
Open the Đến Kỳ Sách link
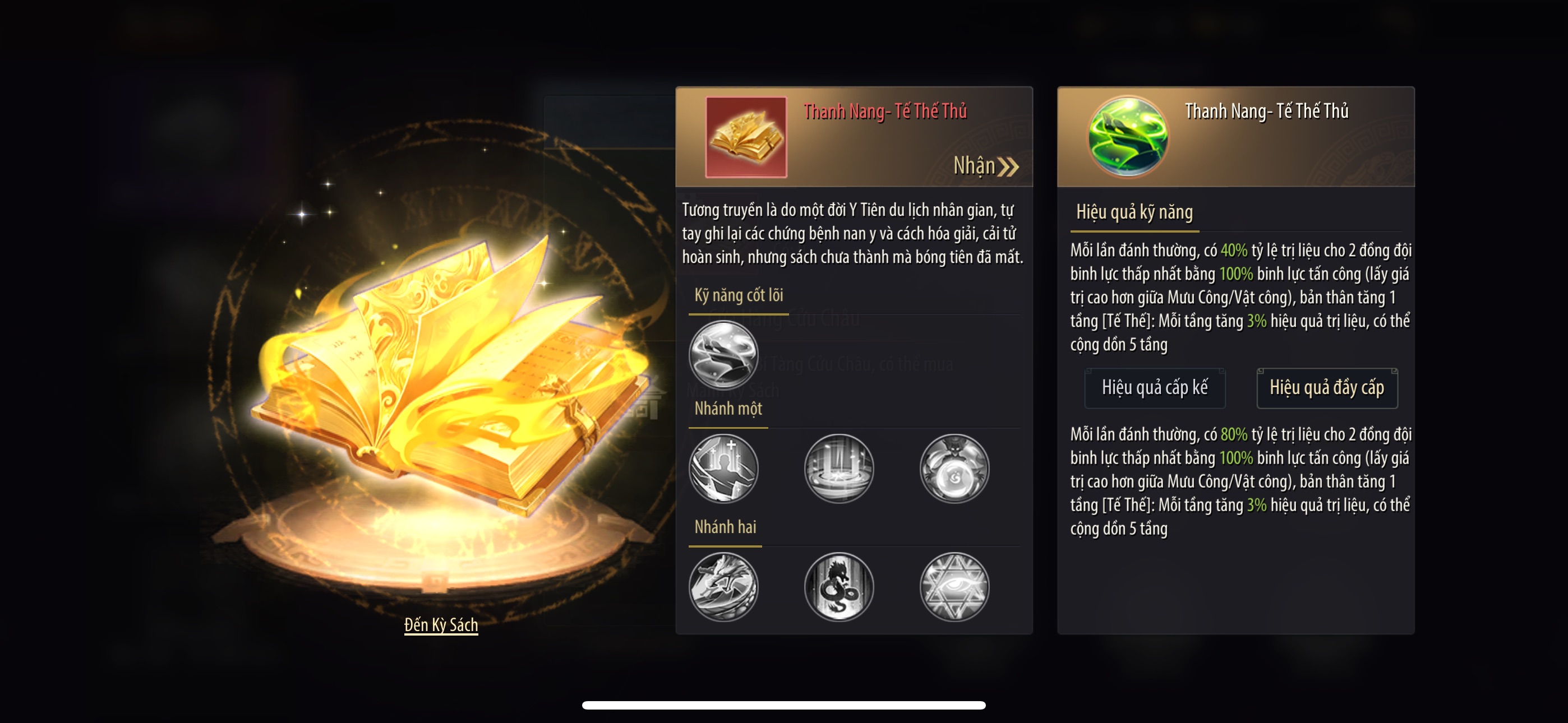coord(441,624)
